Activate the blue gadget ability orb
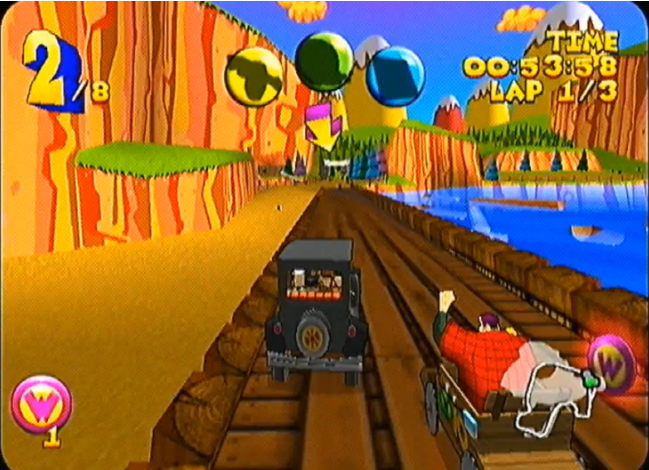Screen dimensions: 649x470 click(x=395, y=76)
